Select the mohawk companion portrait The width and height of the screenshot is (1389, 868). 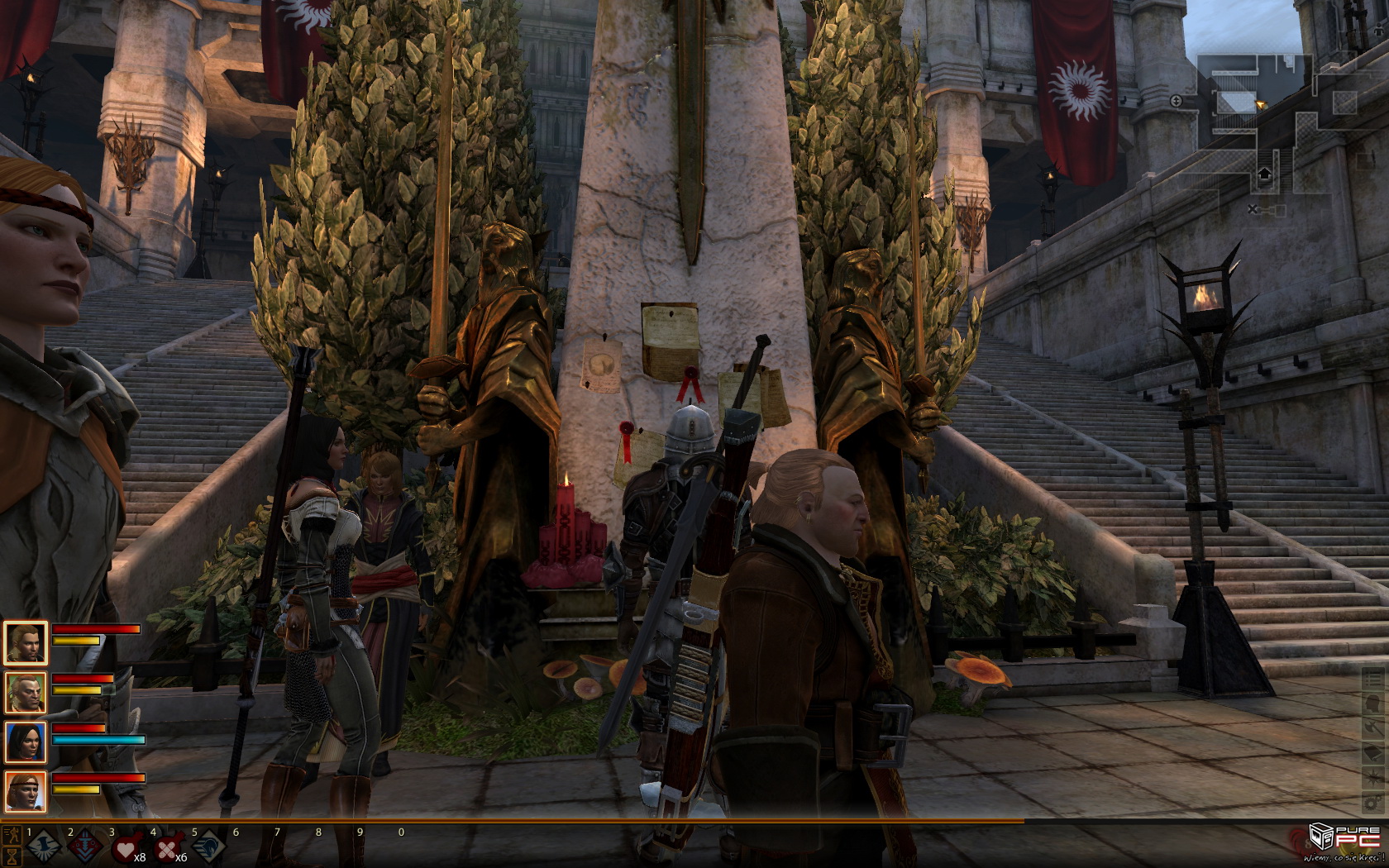pos(26,693)
